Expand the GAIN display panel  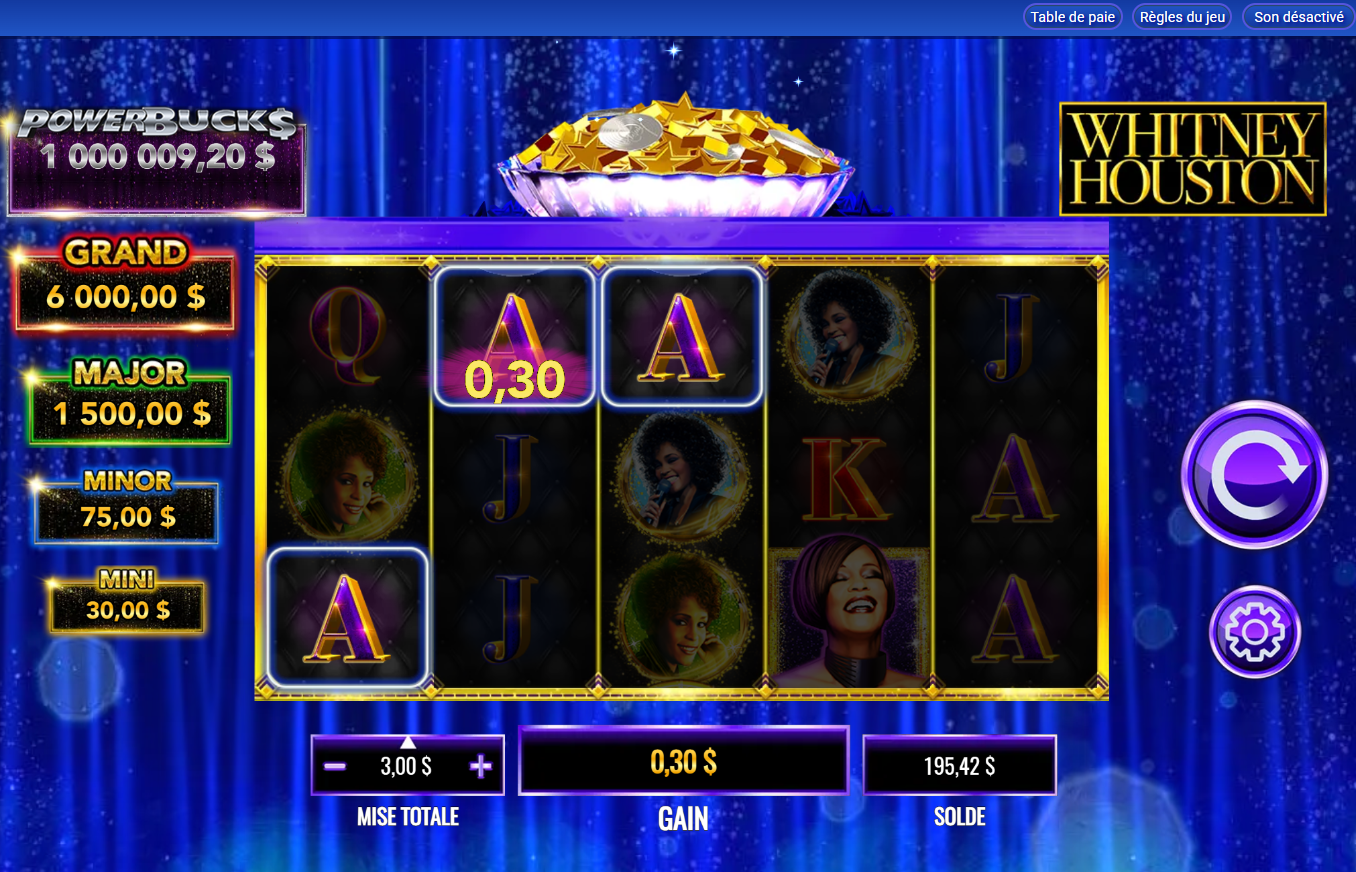683,760
